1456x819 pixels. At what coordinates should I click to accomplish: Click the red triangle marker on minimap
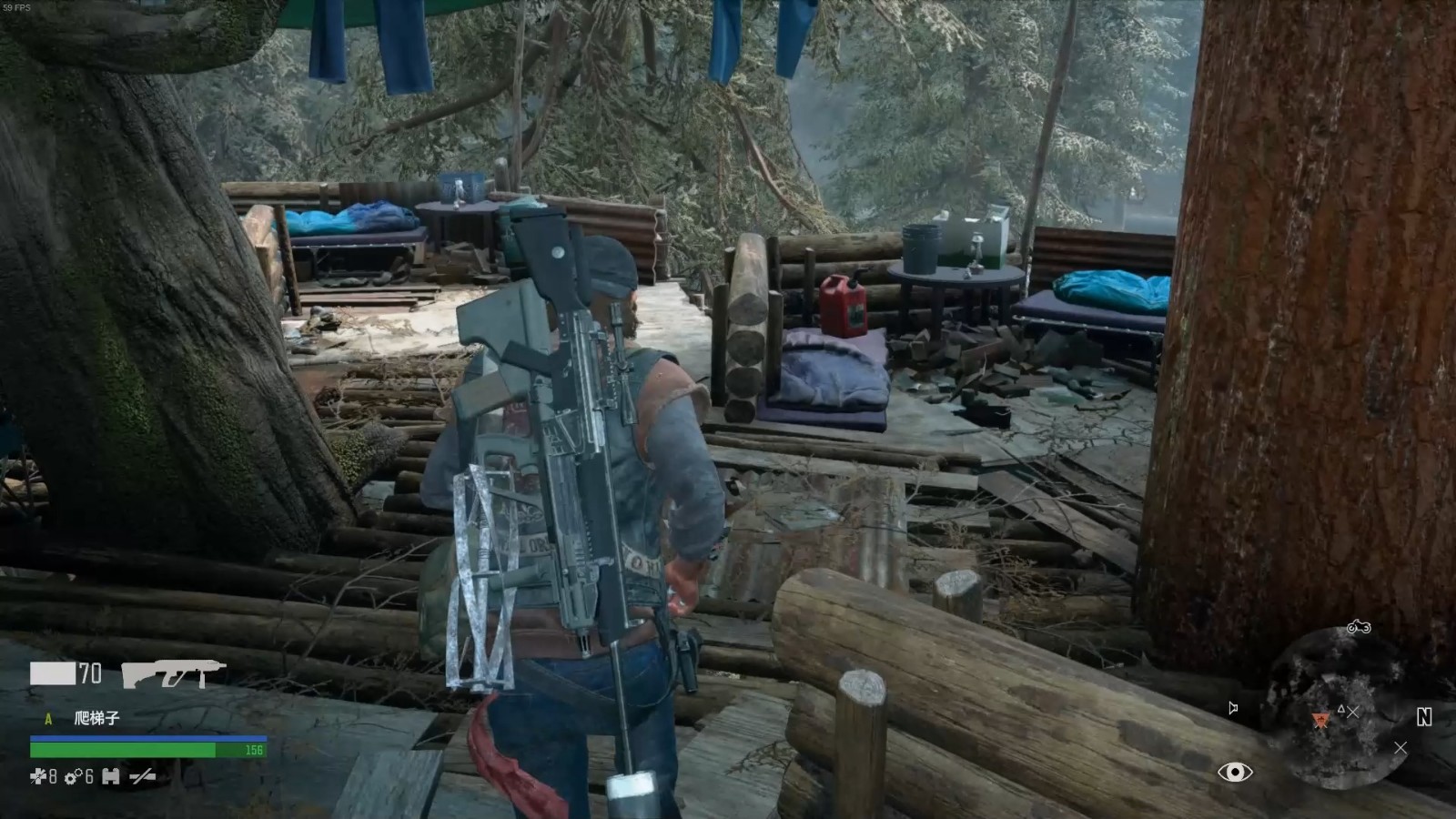[1320, 720]
